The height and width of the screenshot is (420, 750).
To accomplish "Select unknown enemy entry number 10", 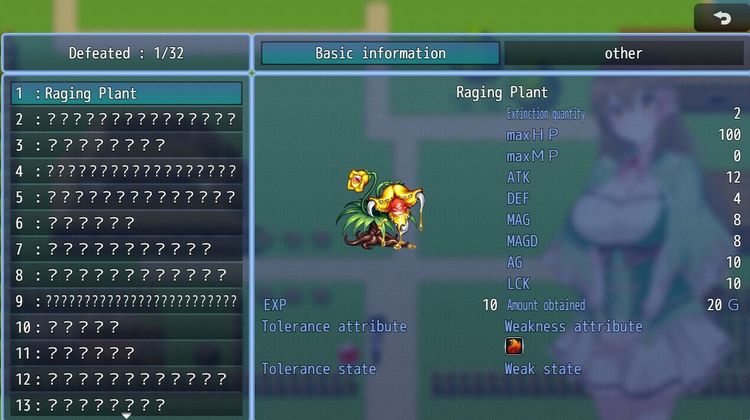I will [x=126, y=327].
